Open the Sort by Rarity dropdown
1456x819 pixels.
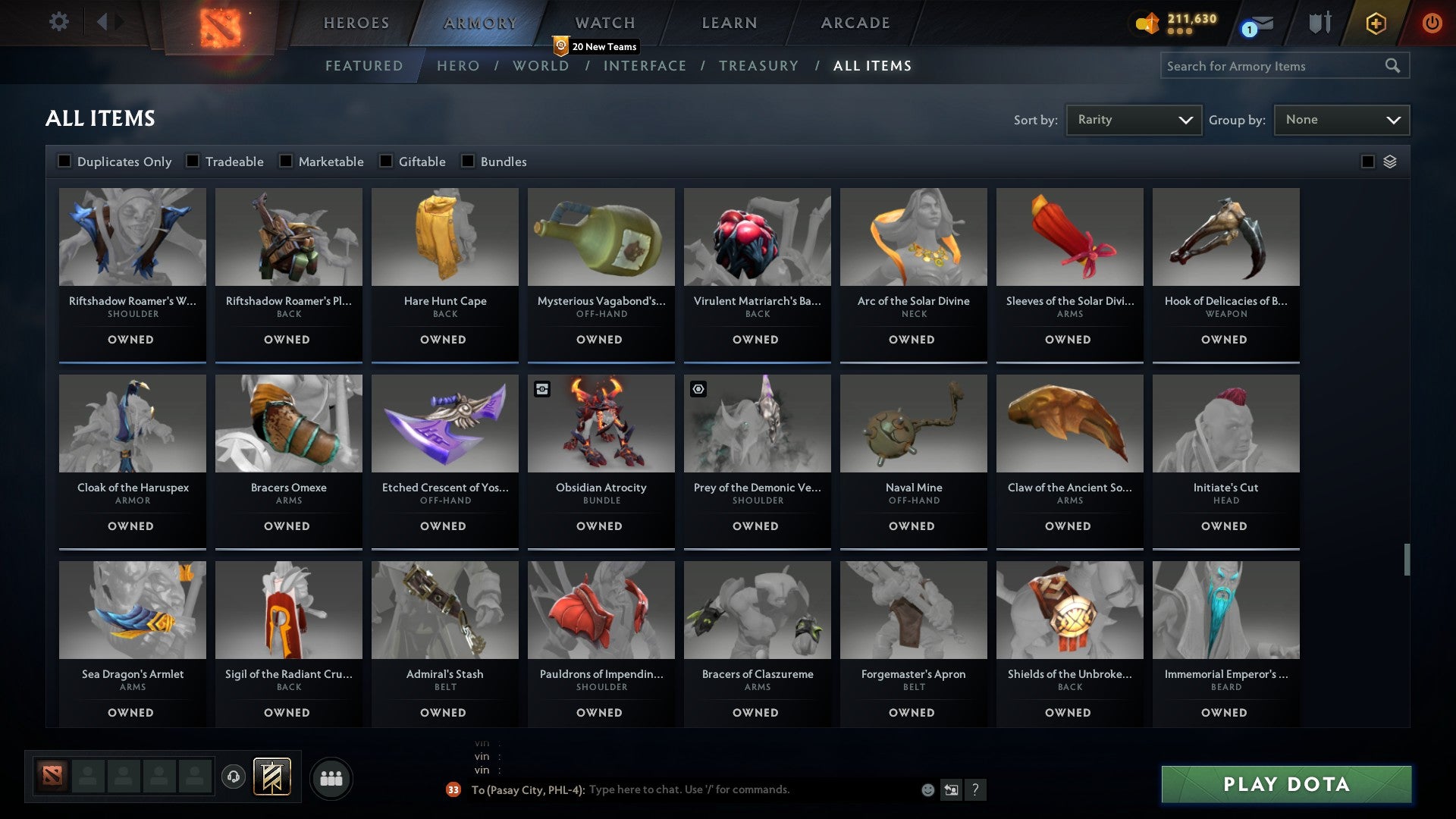coord(1133,119)
